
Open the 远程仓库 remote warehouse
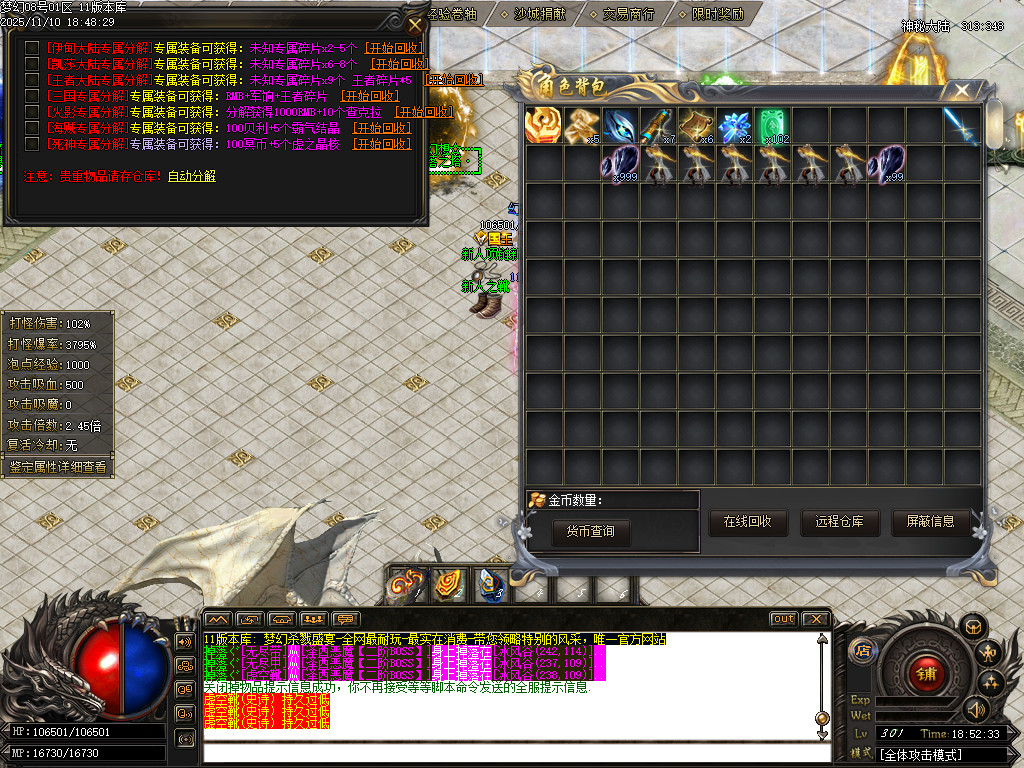pos(839,521)
